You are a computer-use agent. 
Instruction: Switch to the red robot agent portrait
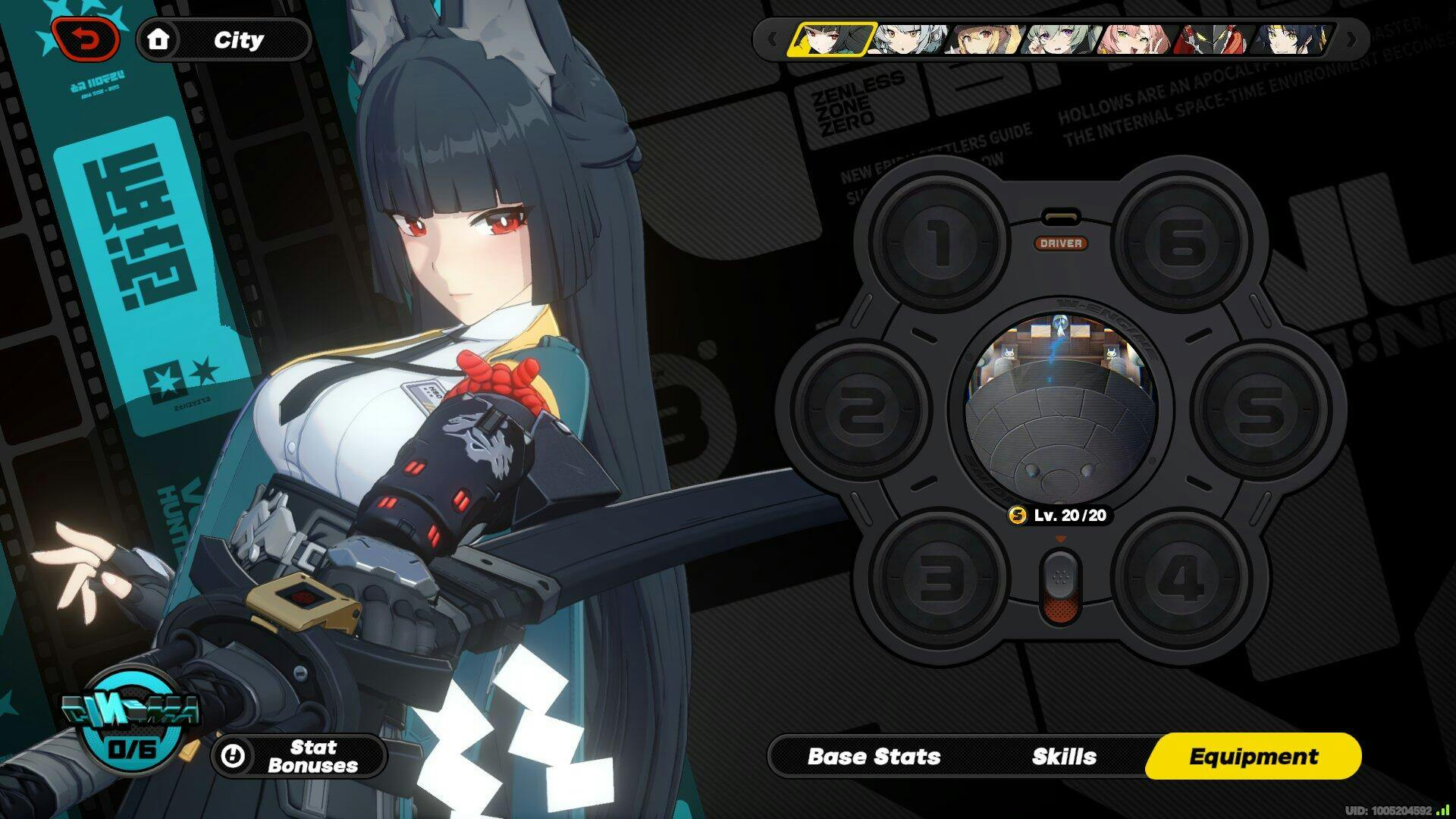(x=1211, y=39)
